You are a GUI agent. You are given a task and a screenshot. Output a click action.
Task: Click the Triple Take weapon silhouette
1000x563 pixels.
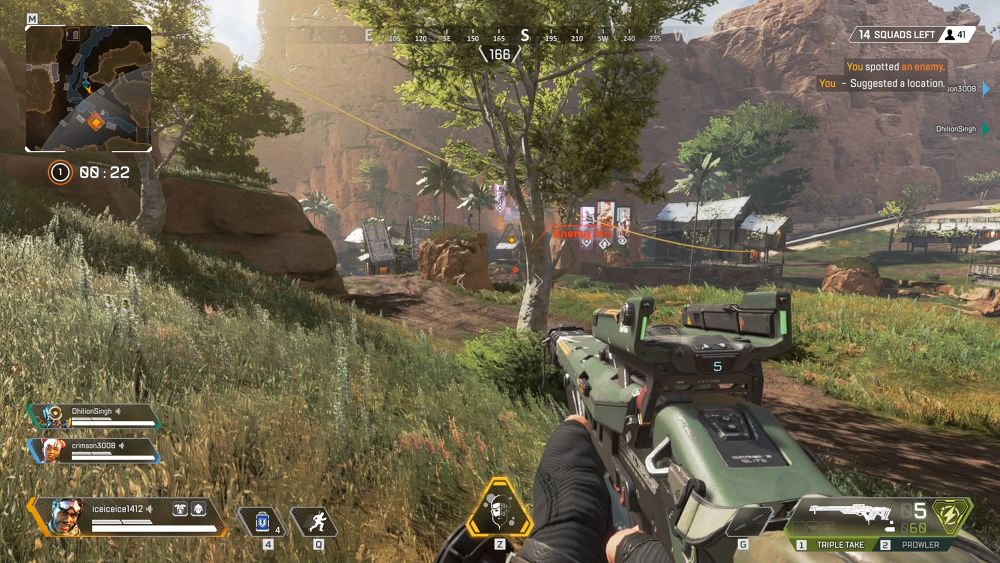click(x=842, y=514)
